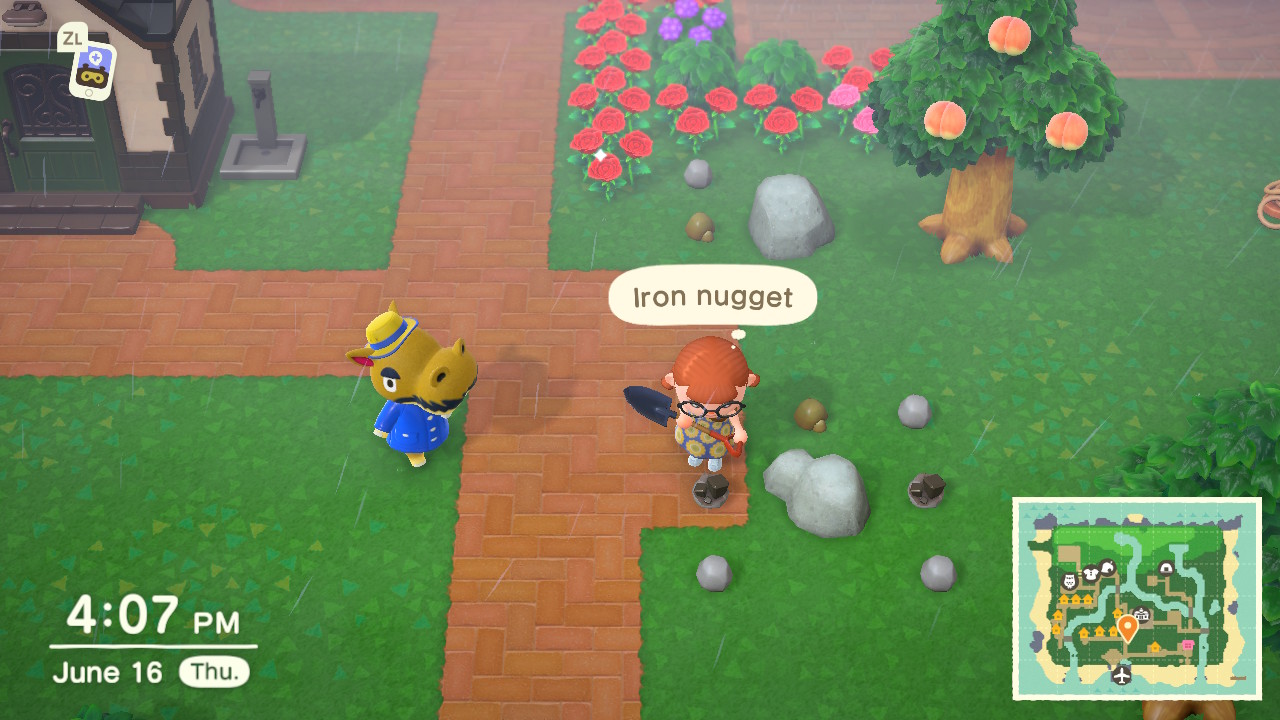Tap the Nook's Cranny leaf icon on the map
Viewport: 1280px width, 720px height.
tap(1108, 567)
